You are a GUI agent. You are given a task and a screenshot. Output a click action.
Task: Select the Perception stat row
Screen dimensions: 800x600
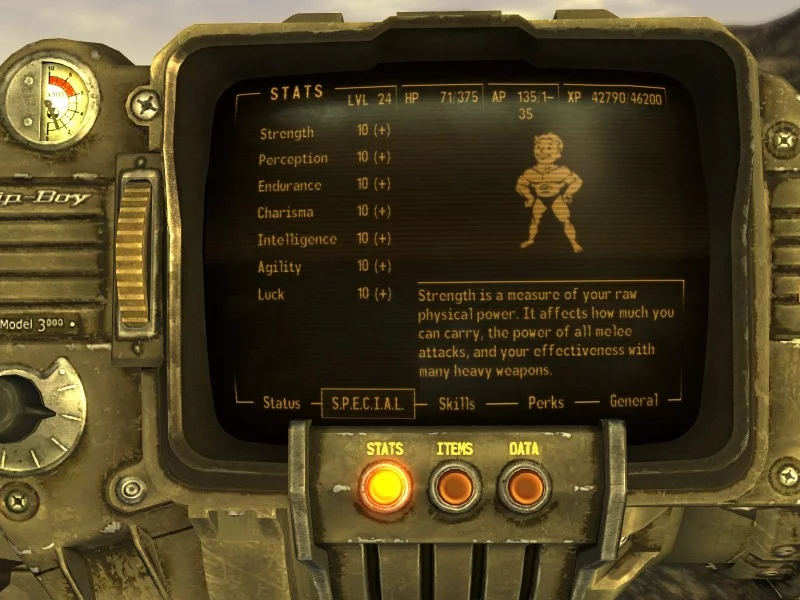coord(293,159)
